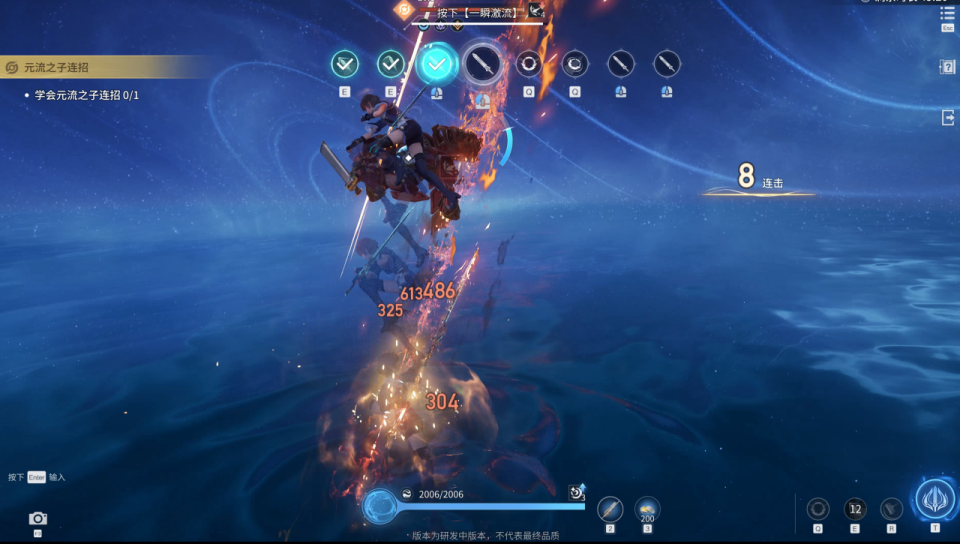Open the camera screenshot mode
Viewport: 960px width, 544px height.
[x=38, y=518]
